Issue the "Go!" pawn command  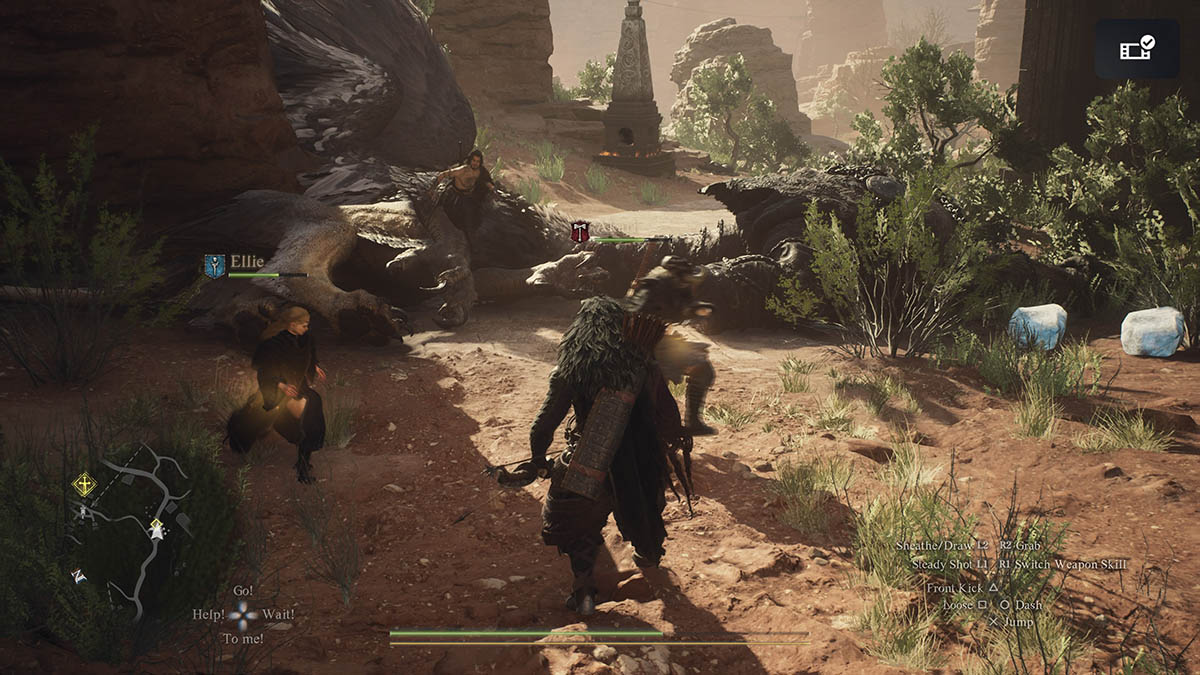(x=243, y=591)
